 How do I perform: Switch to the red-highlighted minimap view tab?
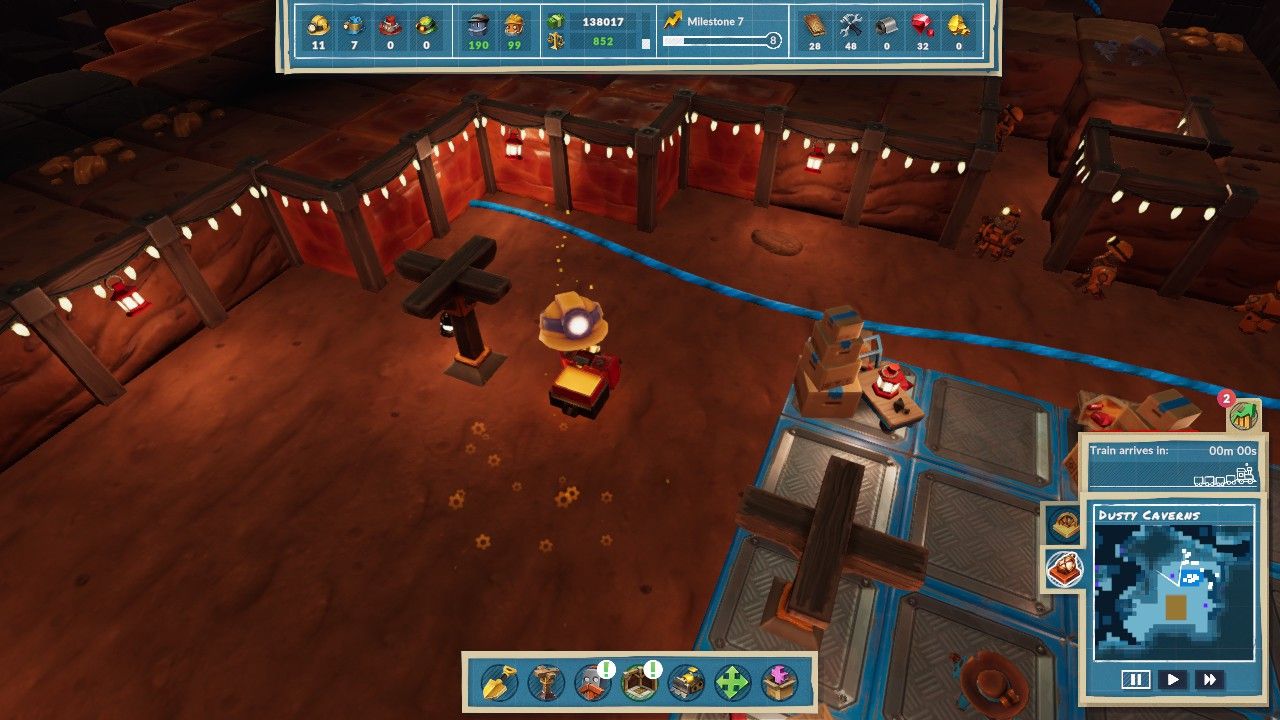pos(1063,570)
